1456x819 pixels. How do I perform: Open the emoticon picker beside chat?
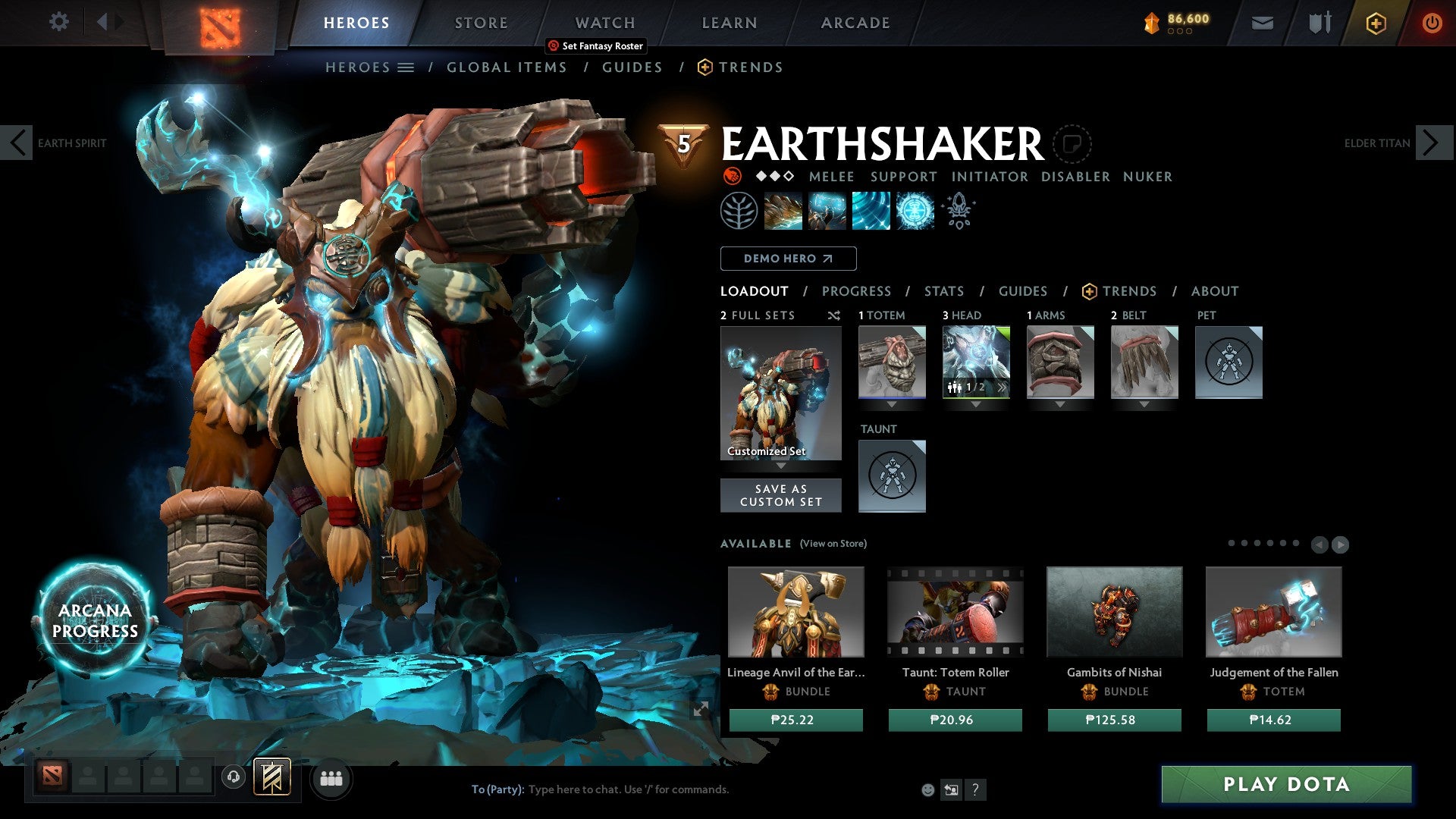[x=928, y=789]
